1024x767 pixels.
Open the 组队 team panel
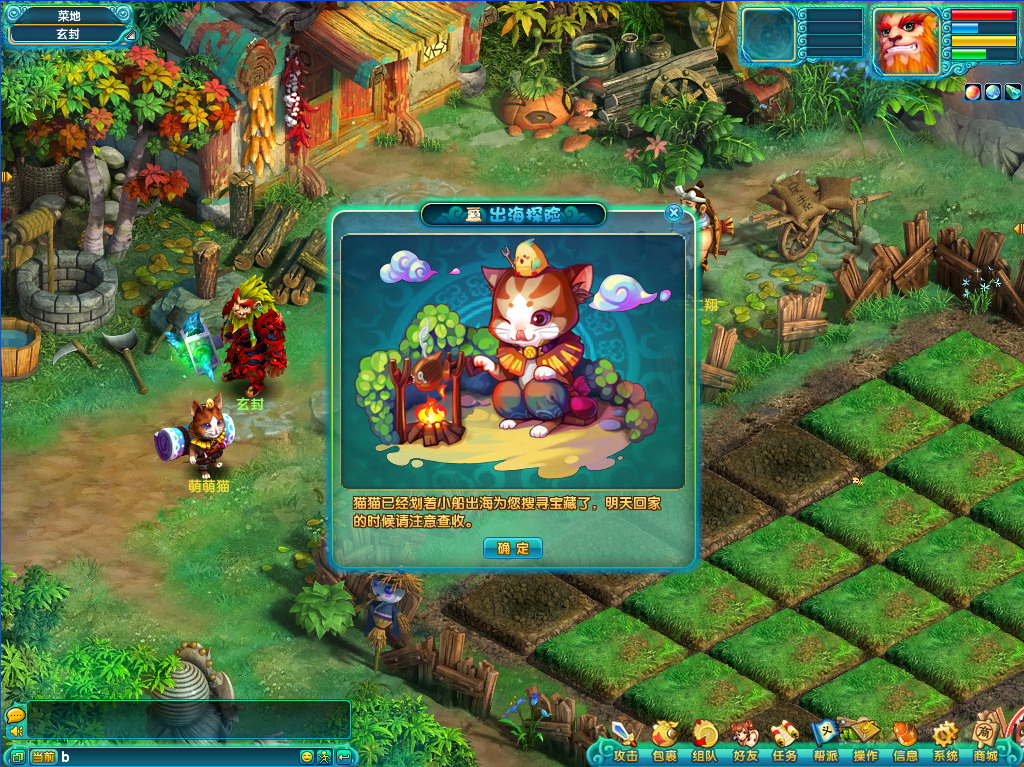(x=705, y=740)
